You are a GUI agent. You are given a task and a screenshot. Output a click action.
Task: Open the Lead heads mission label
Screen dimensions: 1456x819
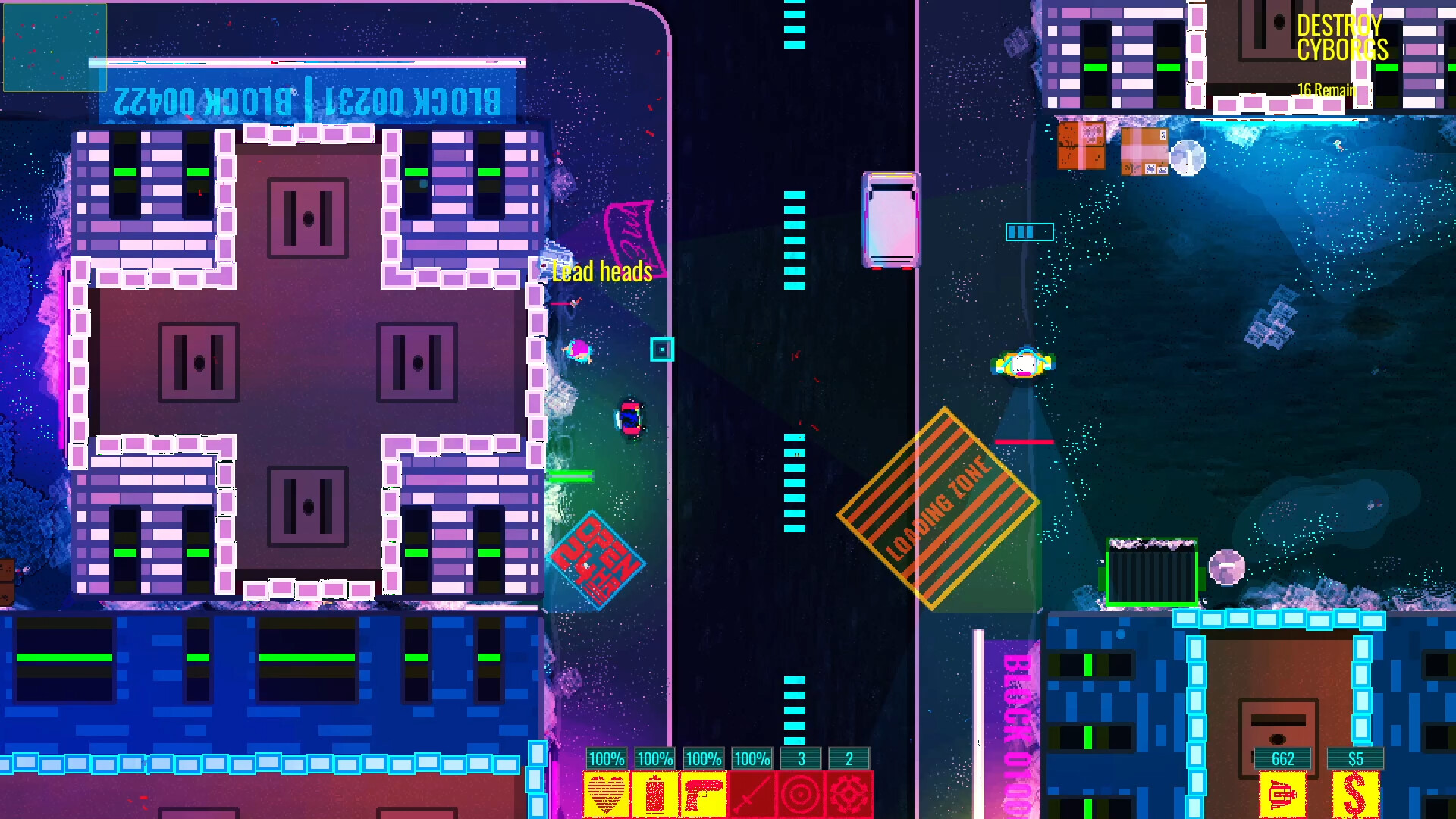click(x=601, y=271)
